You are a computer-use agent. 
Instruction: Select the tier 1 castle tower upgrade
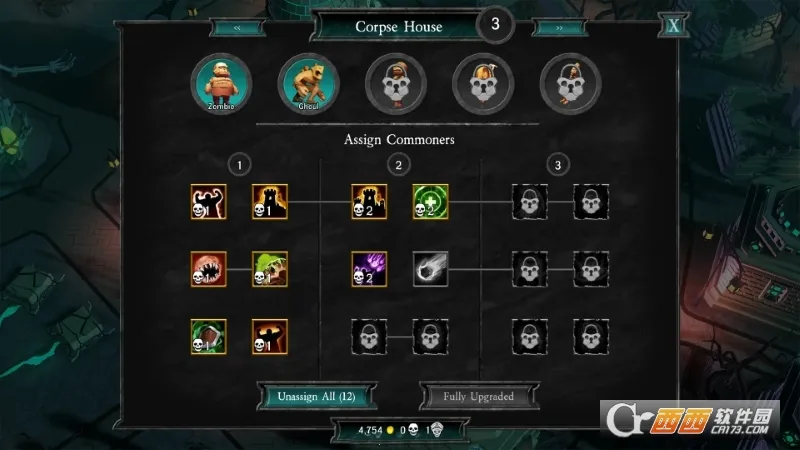[269, 202]
